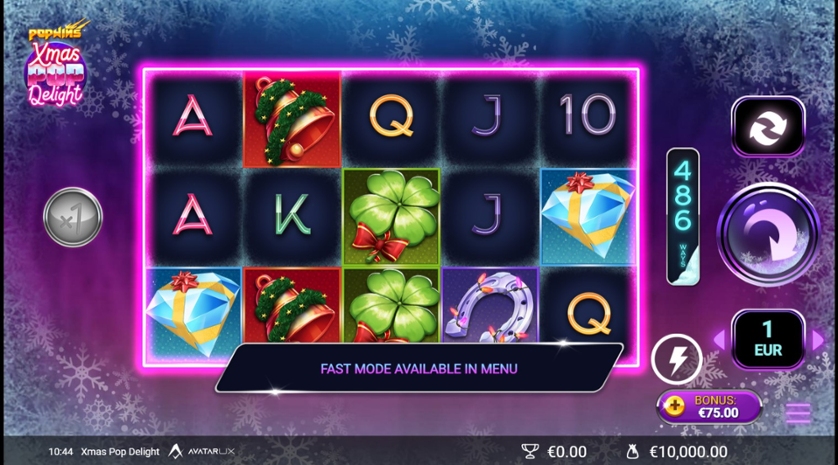Toggle fast mode with the lightning bolt

point(676,359)
